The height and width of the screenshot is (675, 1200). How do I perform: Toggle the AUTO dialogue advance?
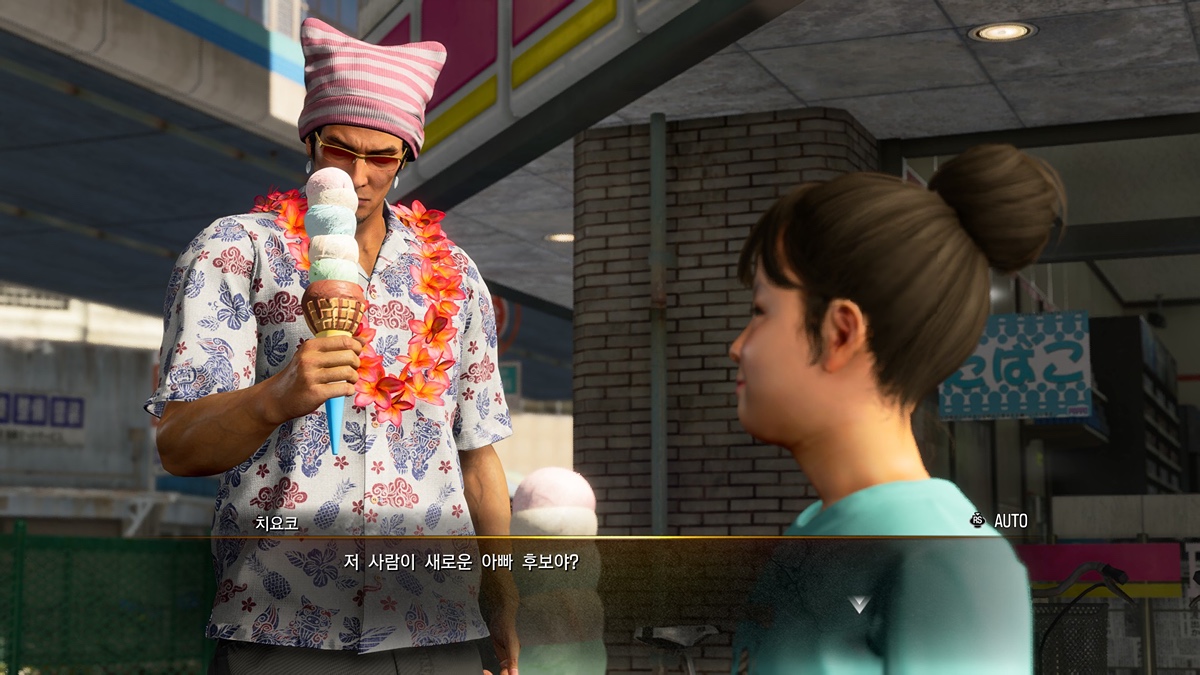click(999, 520)
